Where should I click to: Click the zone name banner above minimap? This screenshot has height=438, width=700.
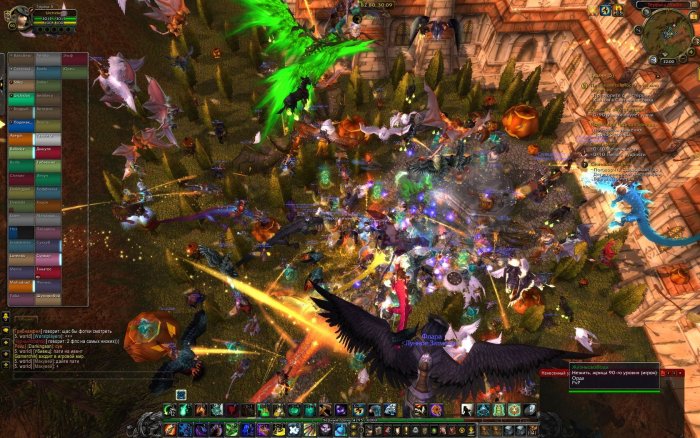coord(662,5)
